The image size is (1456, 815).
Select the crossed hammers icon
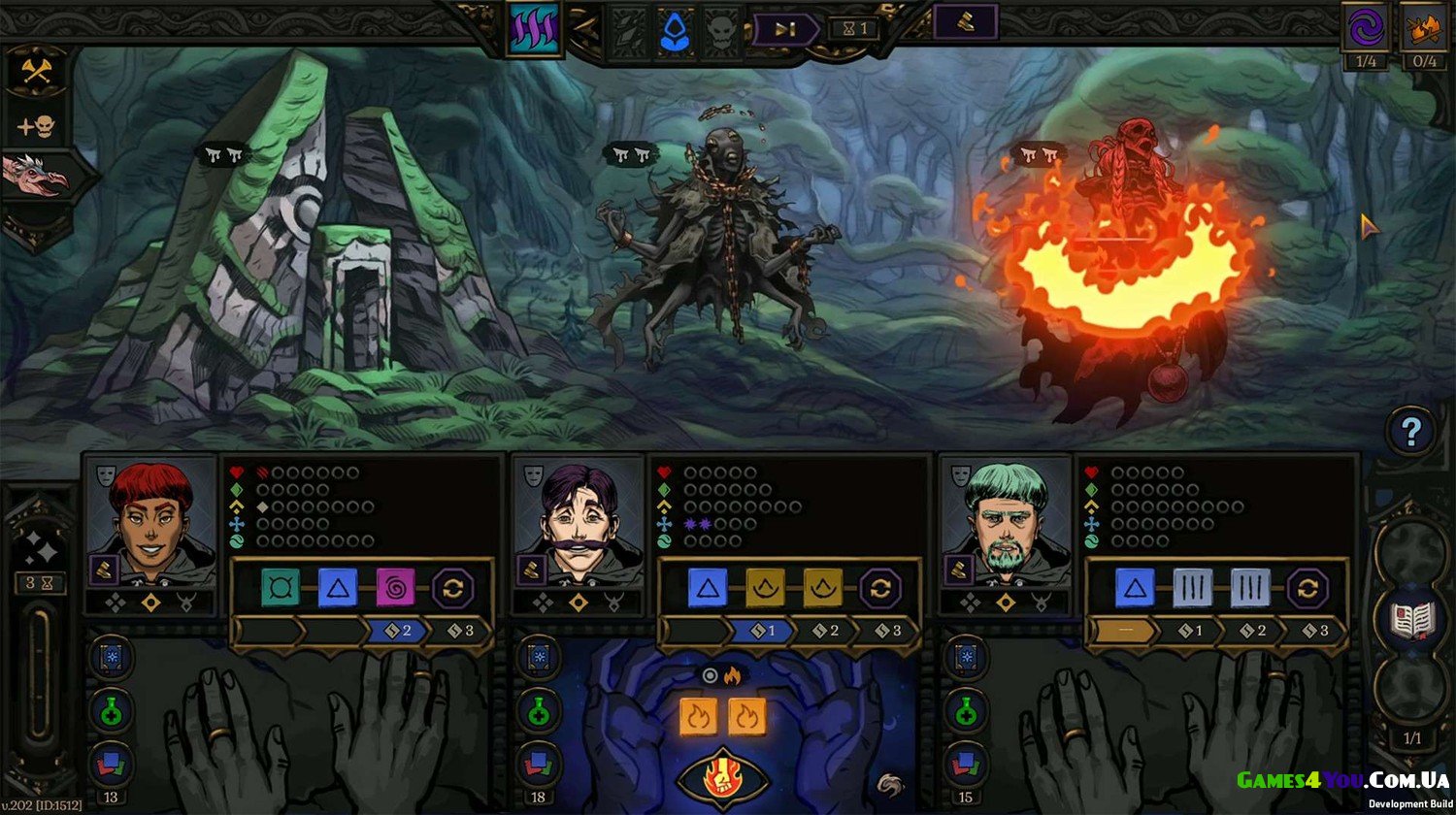click(37, 70)
